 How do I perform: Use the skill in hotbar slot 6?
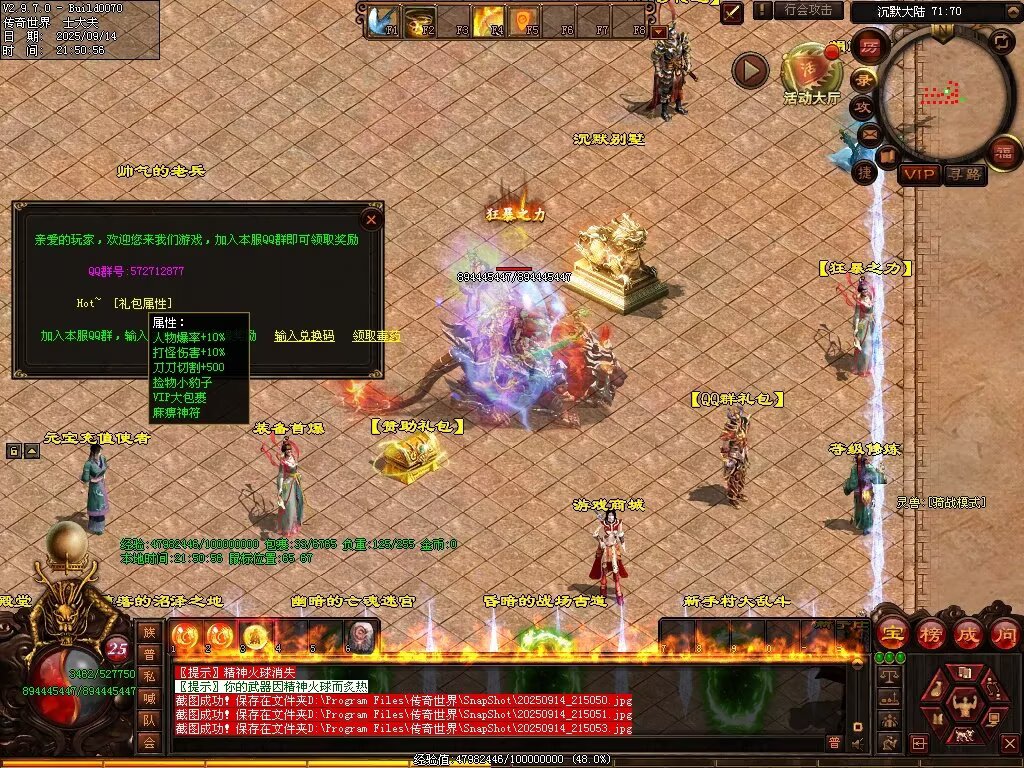point(362,635)
